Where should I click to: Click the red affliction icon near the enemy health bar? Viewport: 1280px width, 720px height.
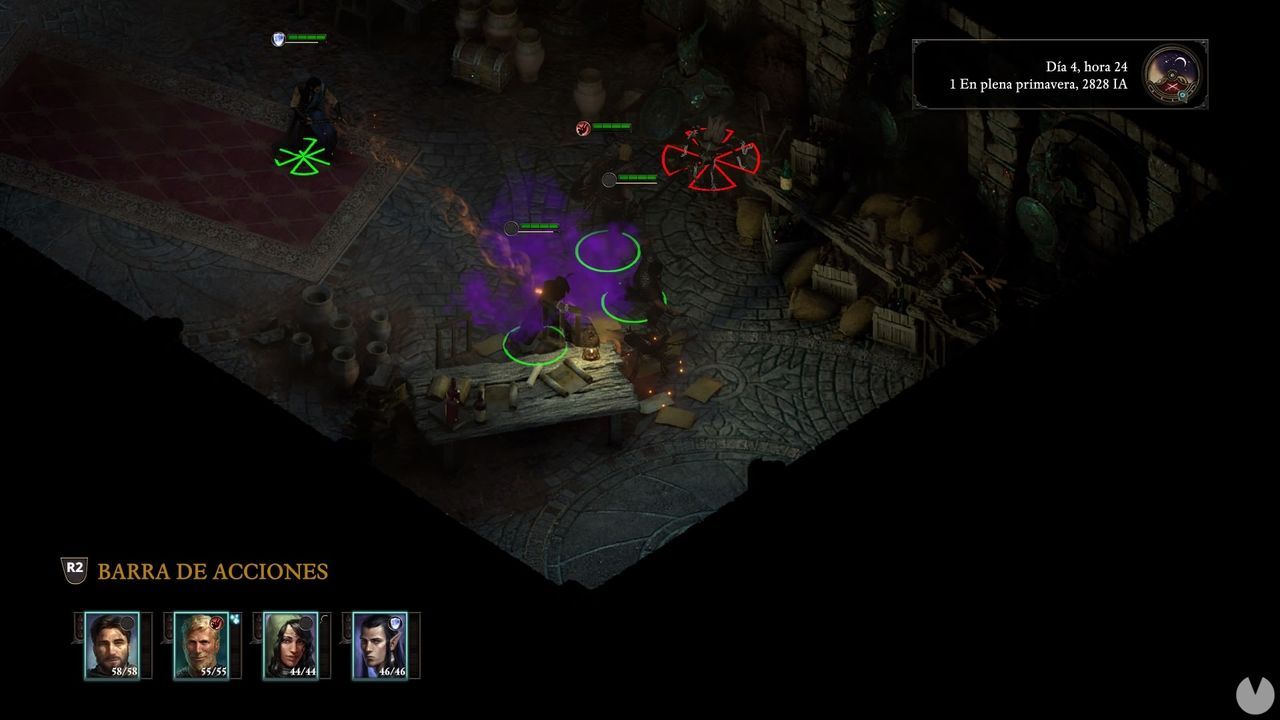[582, 128]
